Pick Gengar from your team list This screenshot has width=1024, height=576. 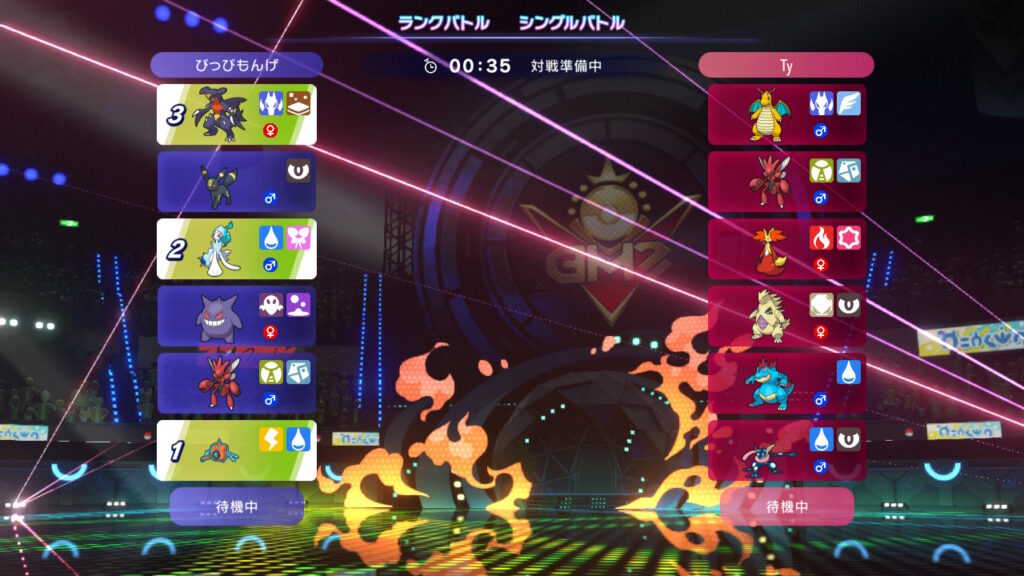237,316
